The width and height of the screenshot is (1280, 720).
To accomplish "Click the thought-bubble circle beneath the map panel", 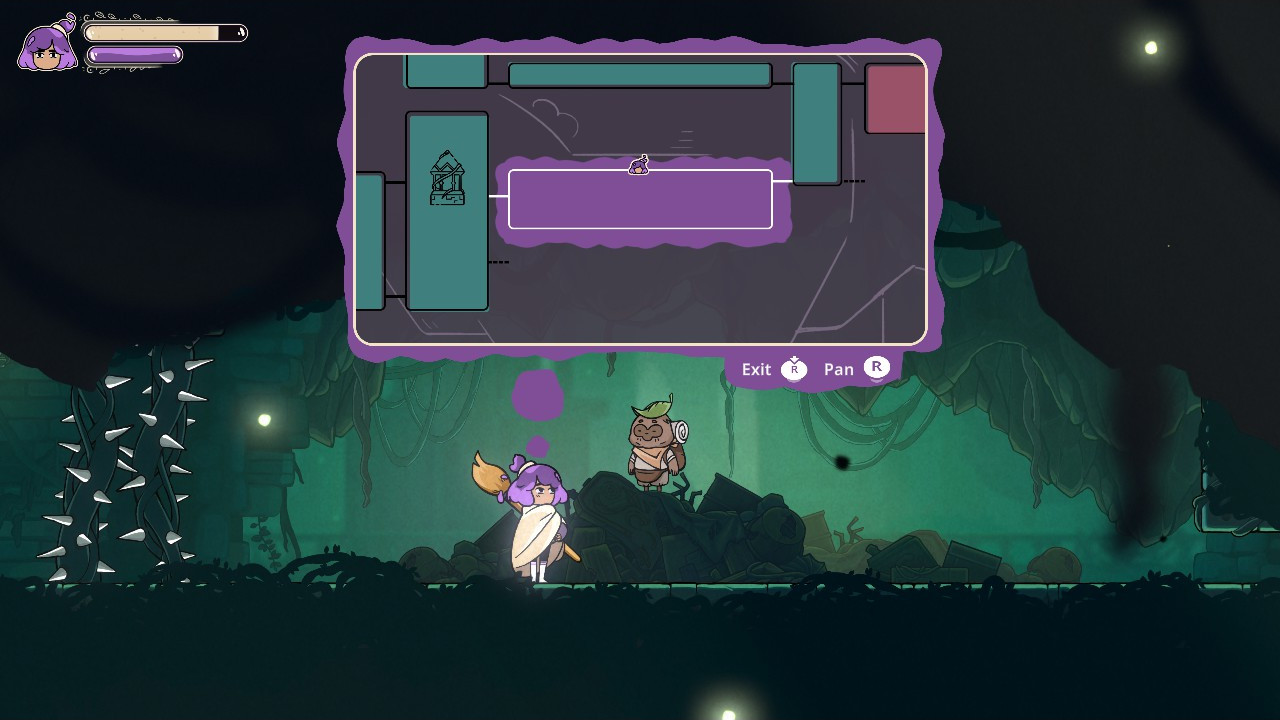I will pos(538,395).
